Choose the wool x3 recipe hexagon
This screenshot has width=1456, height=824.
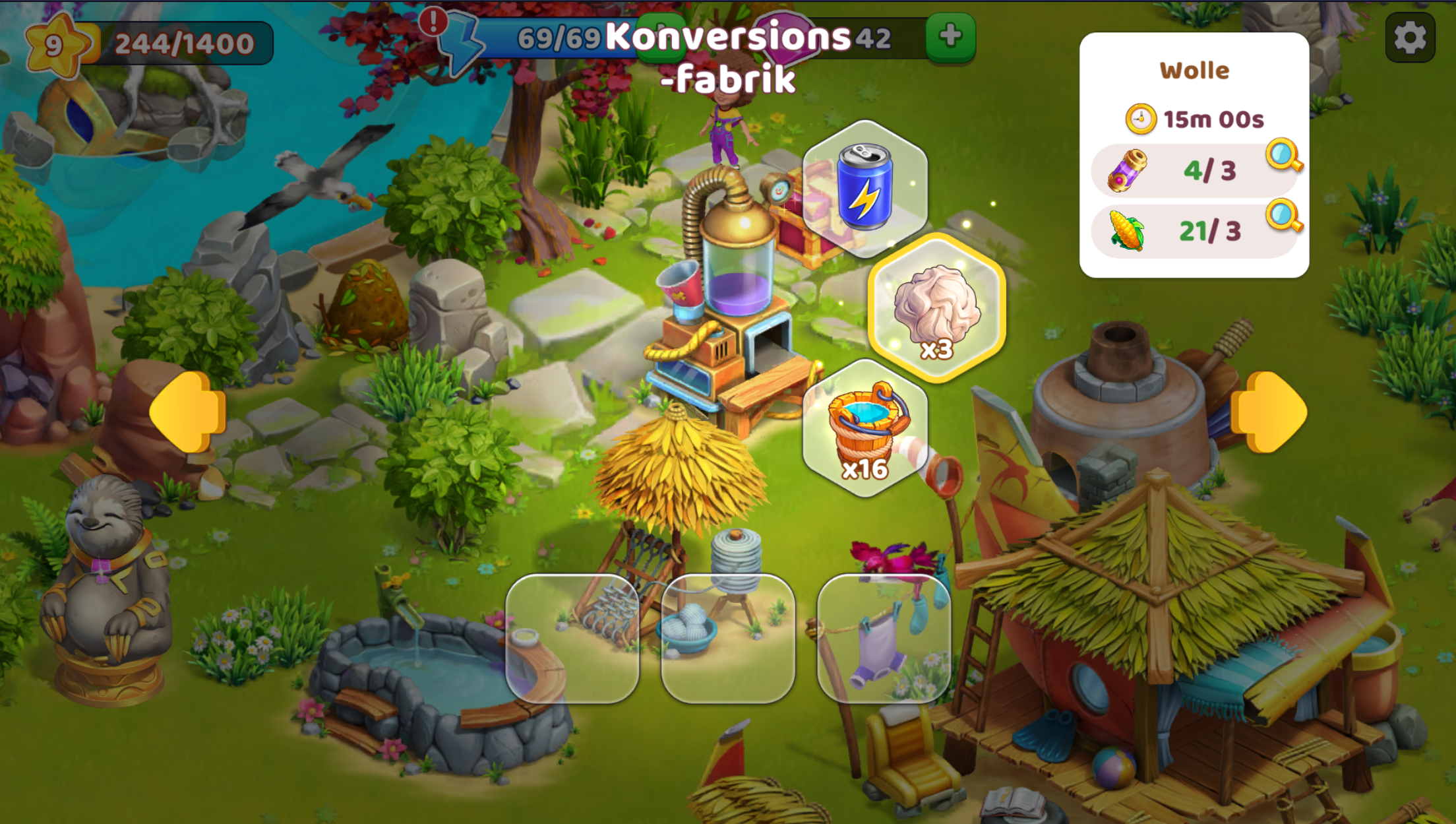click(x=936, y=308)
